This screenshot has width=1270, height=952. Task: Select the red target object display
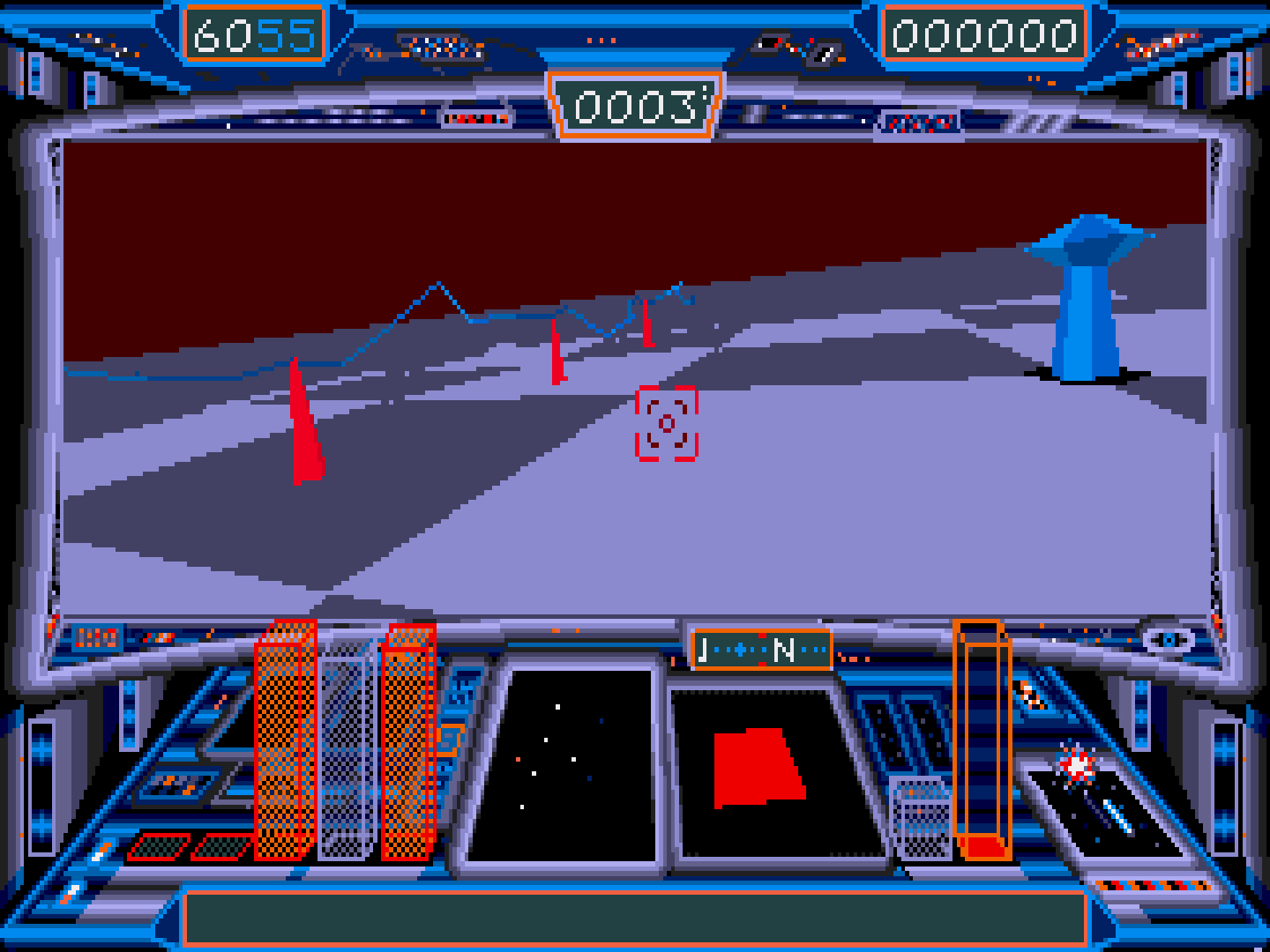[760, 772]
